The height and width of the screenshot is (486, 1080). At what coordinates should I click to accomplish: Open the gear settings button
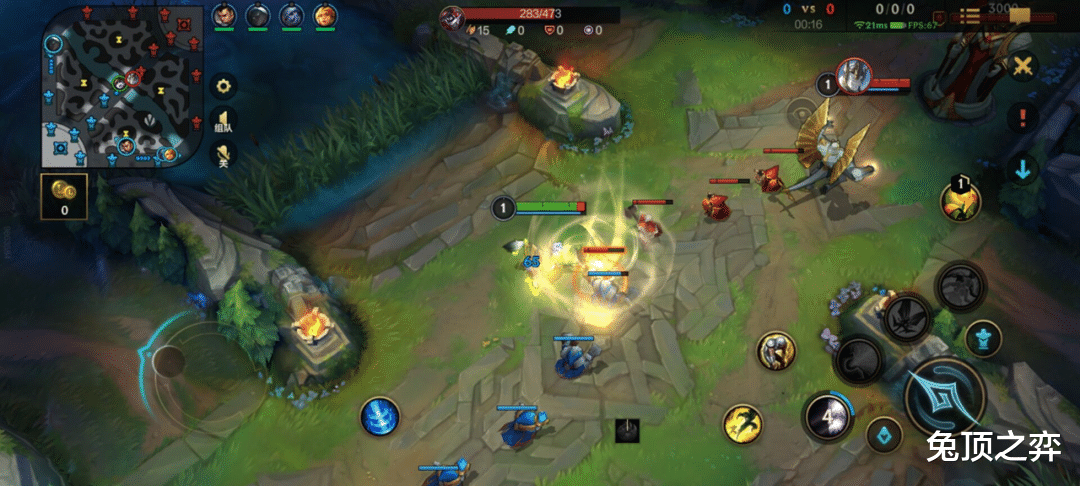click(x=225, y=86)
